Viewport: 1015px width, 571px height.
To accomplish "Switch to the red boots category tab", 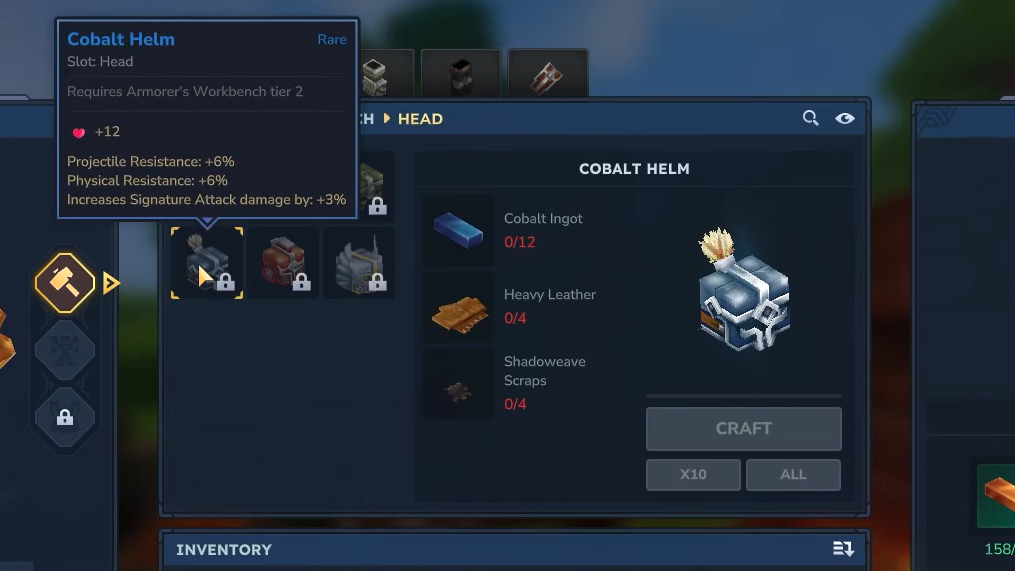I will coord(547,73).
